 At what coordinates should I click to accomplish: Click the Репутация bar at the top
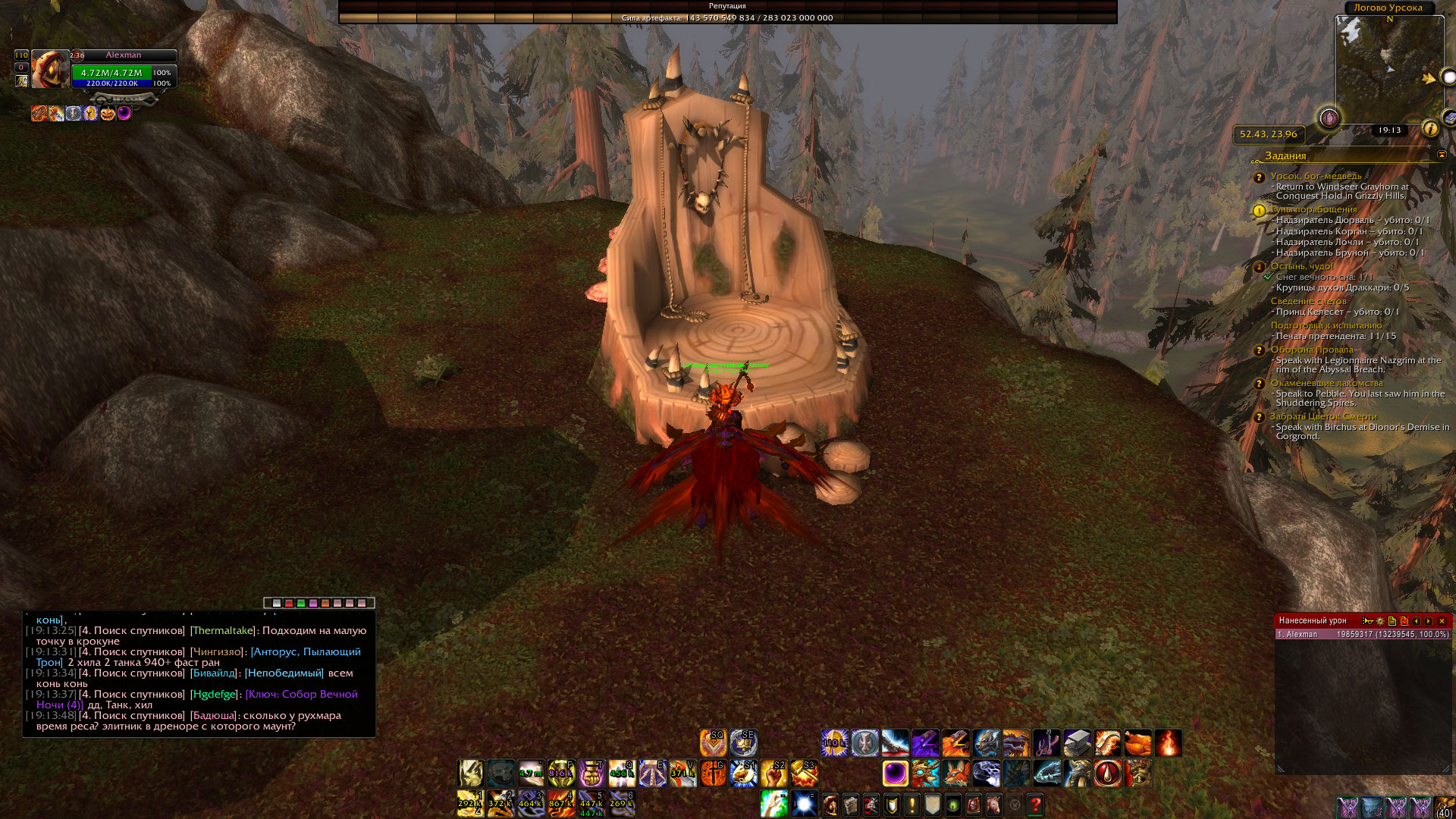[x=727, y=6]
